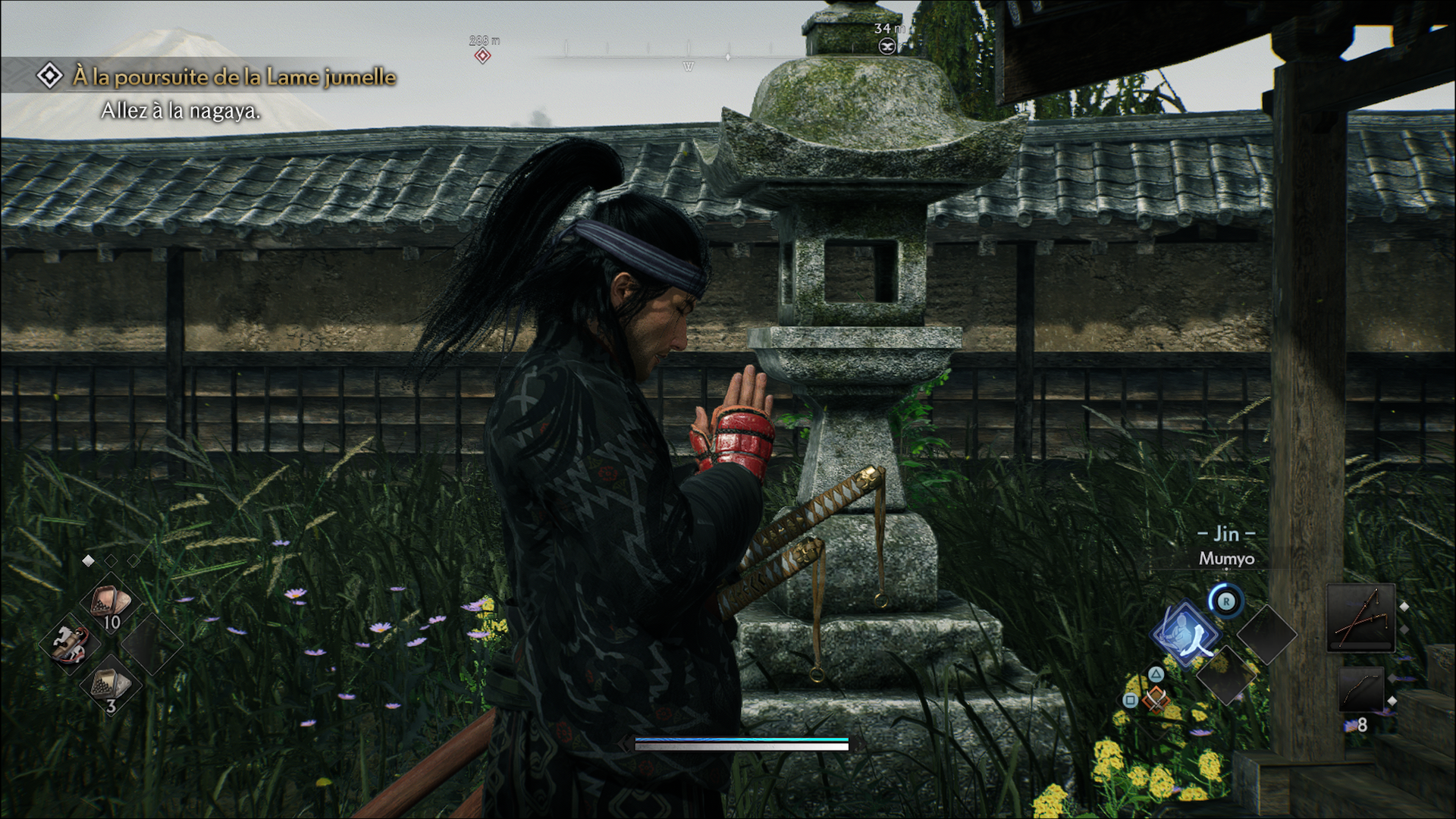Activate the glowing blue Jin stance icon
The width and height of the screenshot is (1456, 819).
1185,633
